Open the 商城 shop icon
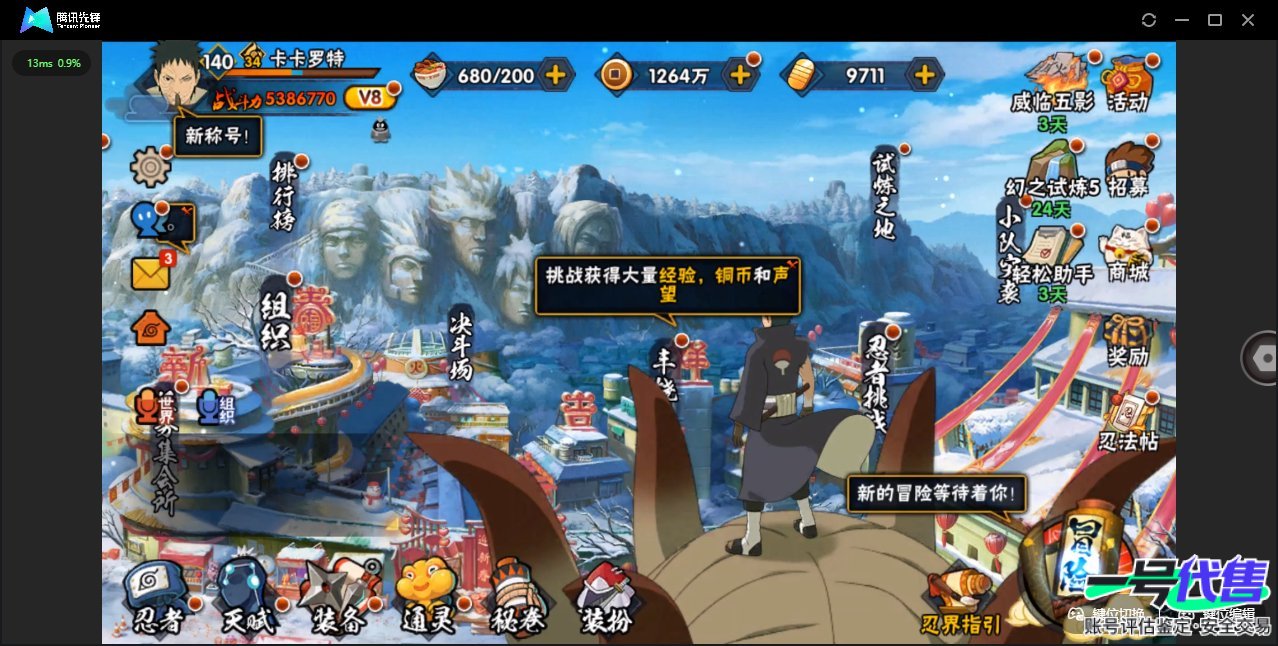 pyautogui.click(x=1125, y=254)
